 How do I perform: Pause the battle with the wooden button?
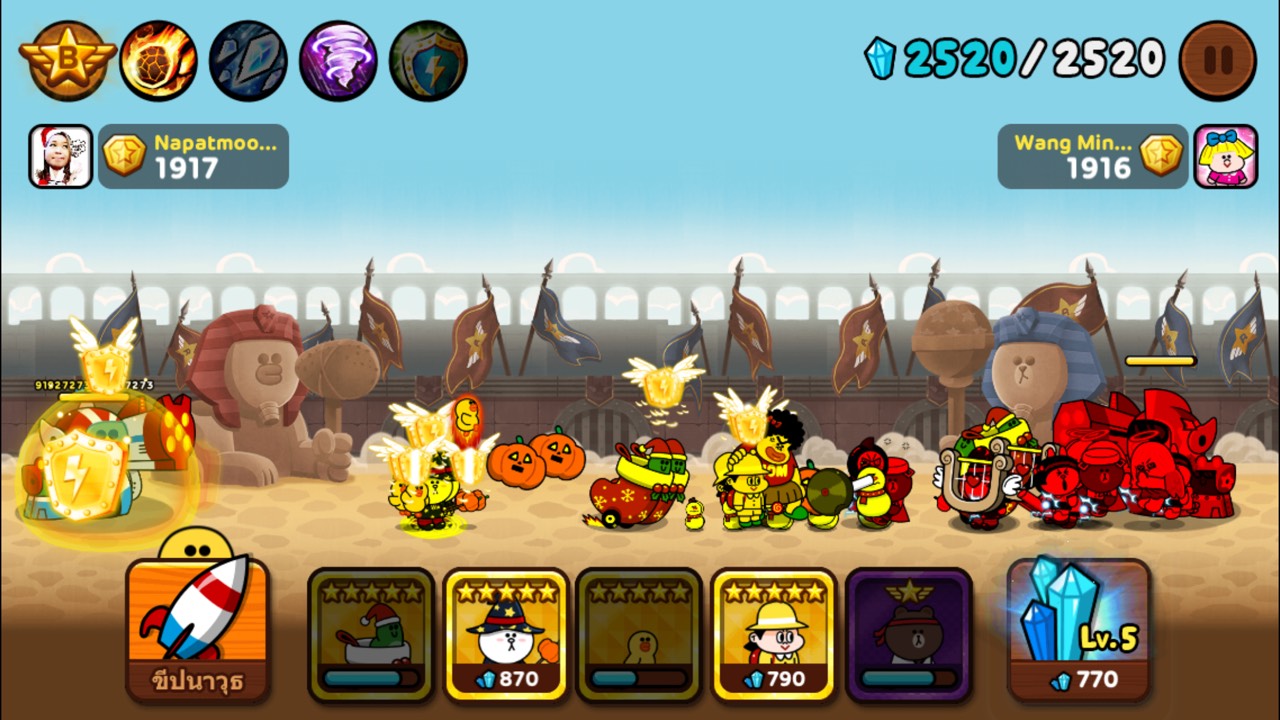[1217, 61]
